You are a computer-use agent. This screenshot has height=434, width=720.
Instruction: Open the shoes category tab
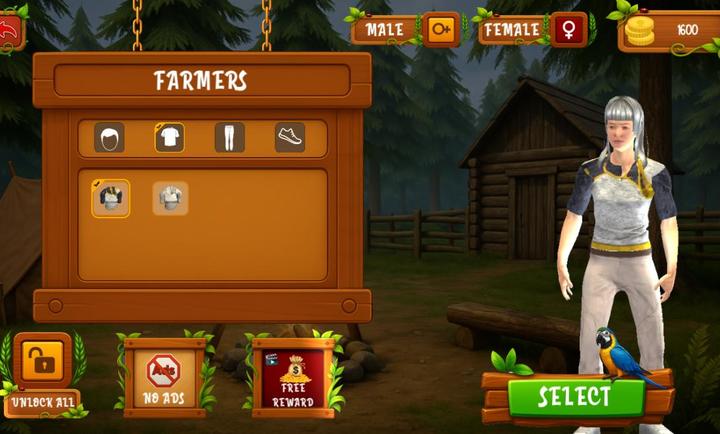click(290, 138)
